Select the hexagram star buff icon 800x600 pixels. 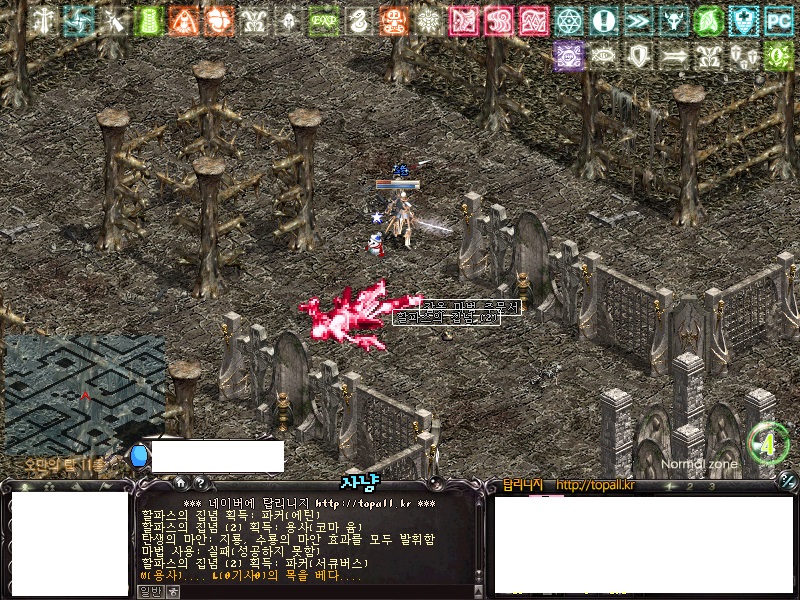pyautogui.click(x=569, y=19)
